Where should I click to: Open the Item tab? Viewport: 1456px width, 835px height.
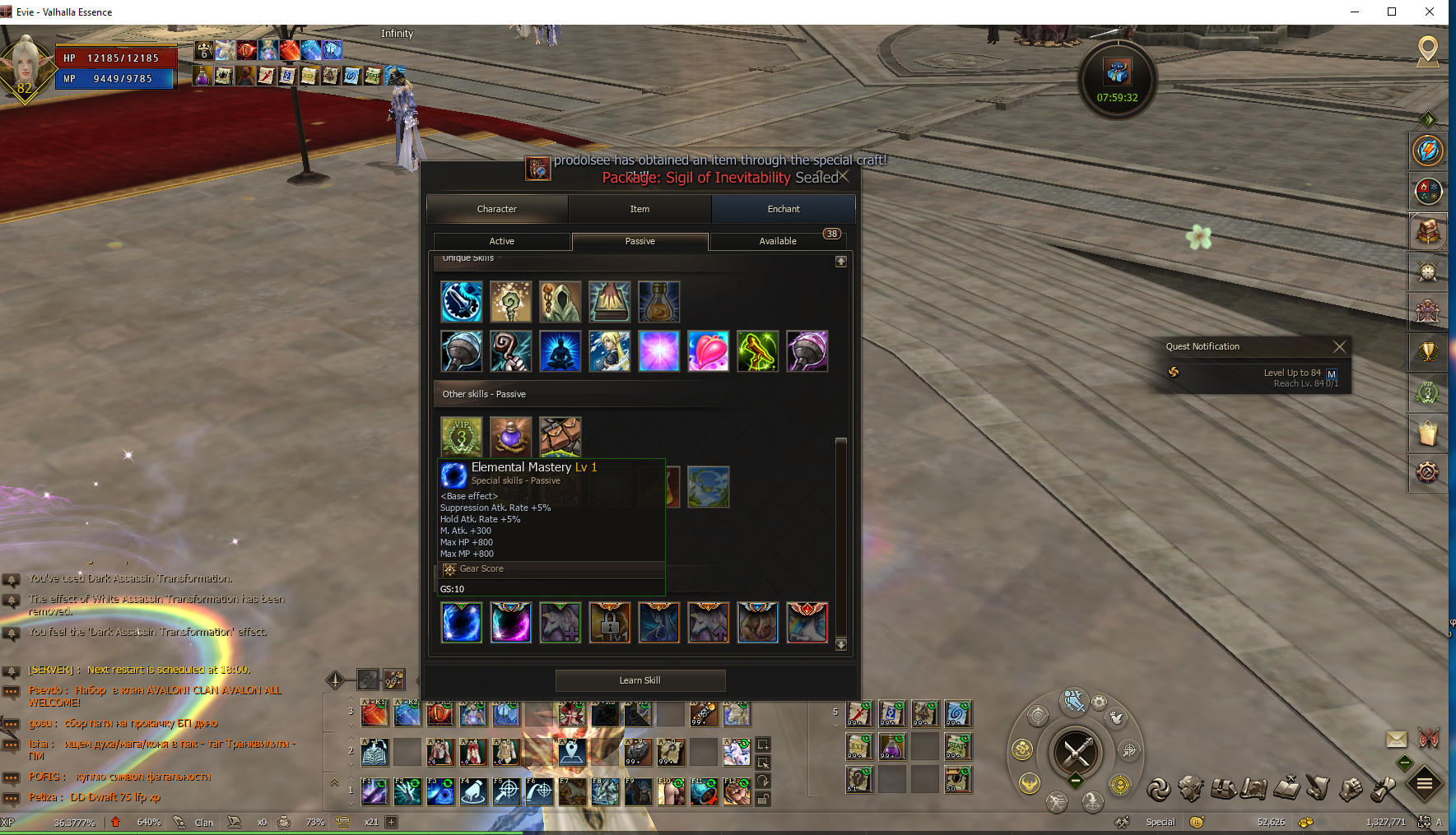tap(640, 209)
